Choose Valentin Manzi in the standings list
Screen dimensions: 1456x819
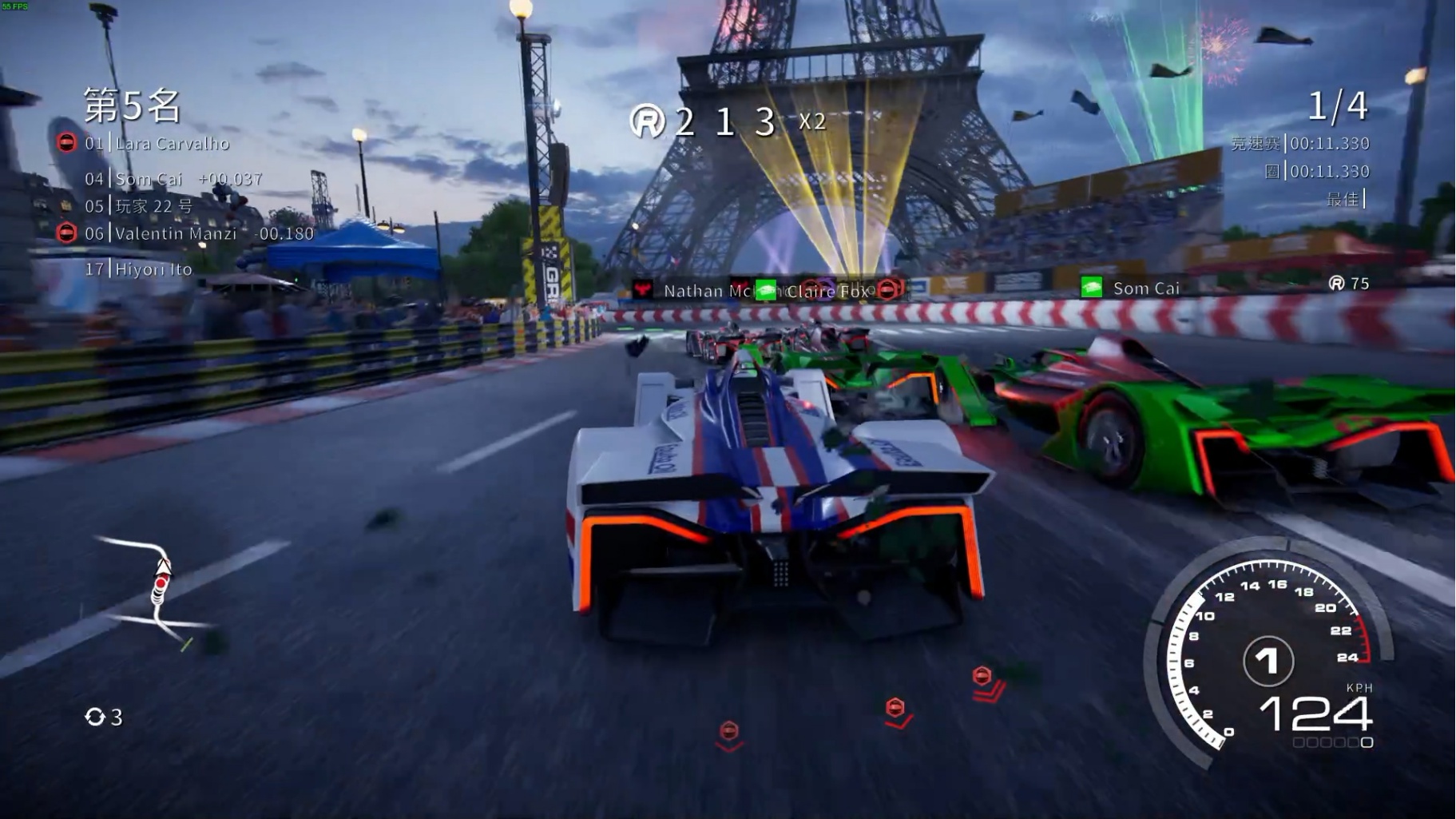tap(176, 234)
